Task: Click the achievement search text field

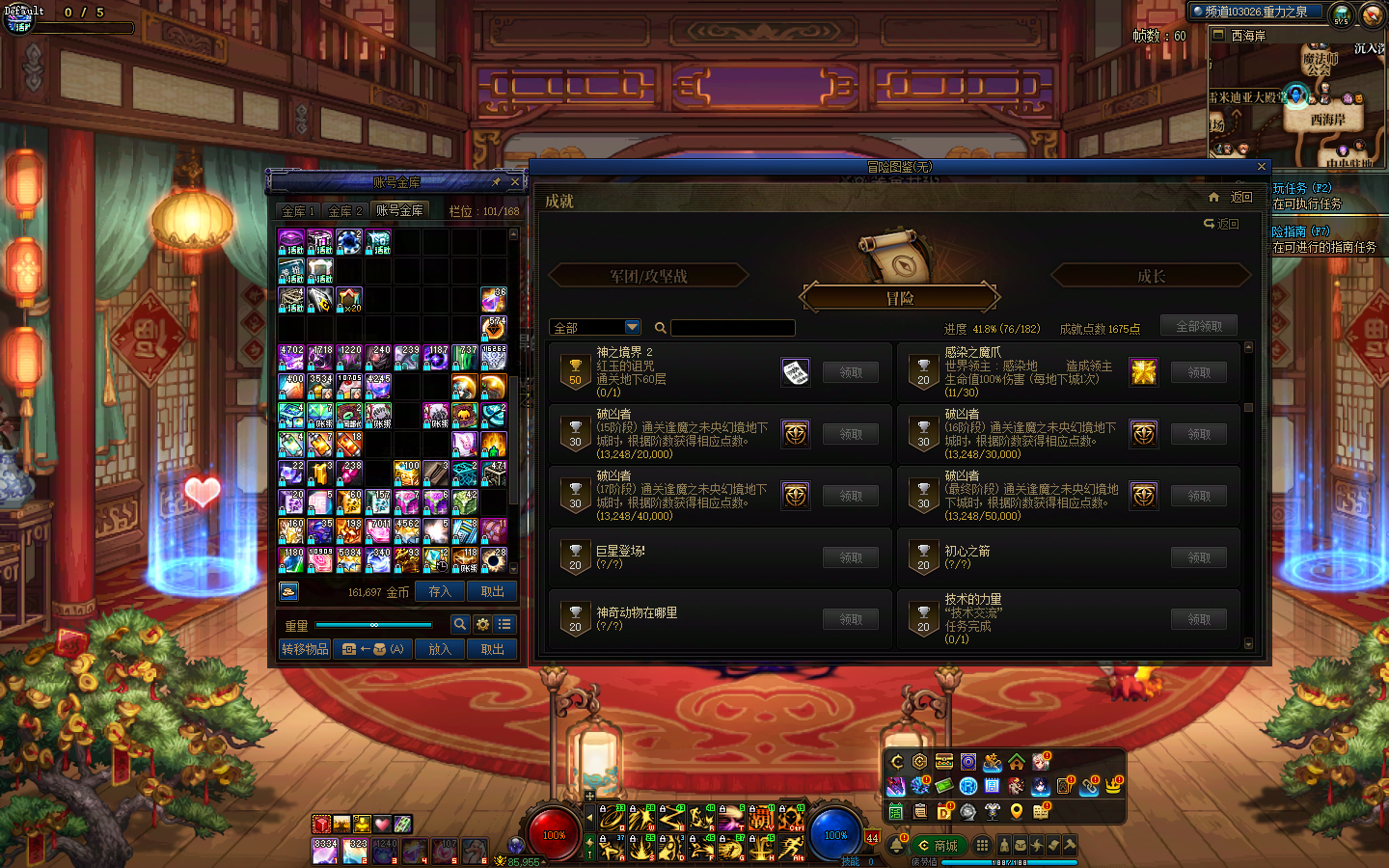Action: tap(732, 328)
